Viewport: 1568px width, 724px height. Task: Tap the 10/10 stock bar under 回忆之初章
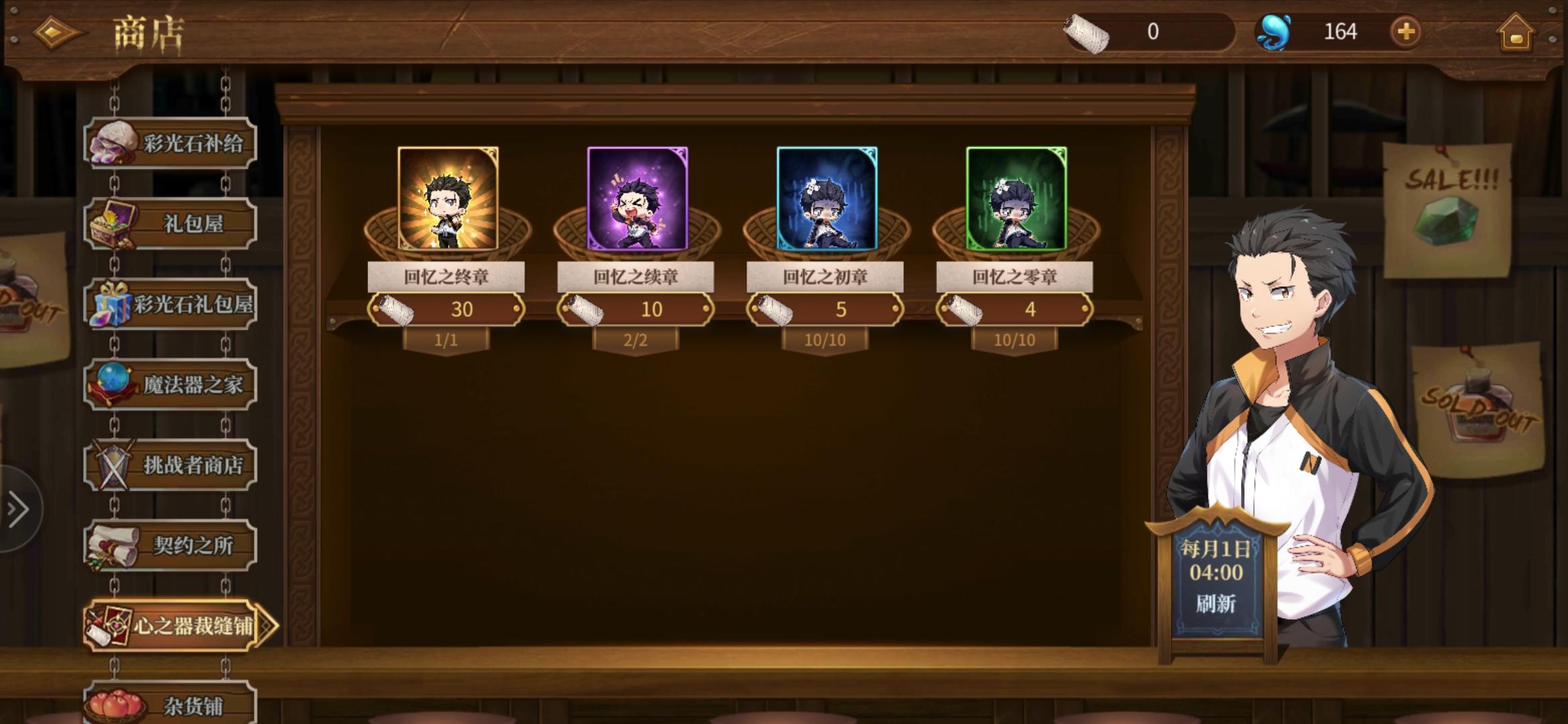pyautogui.click(x=825, y=341)
